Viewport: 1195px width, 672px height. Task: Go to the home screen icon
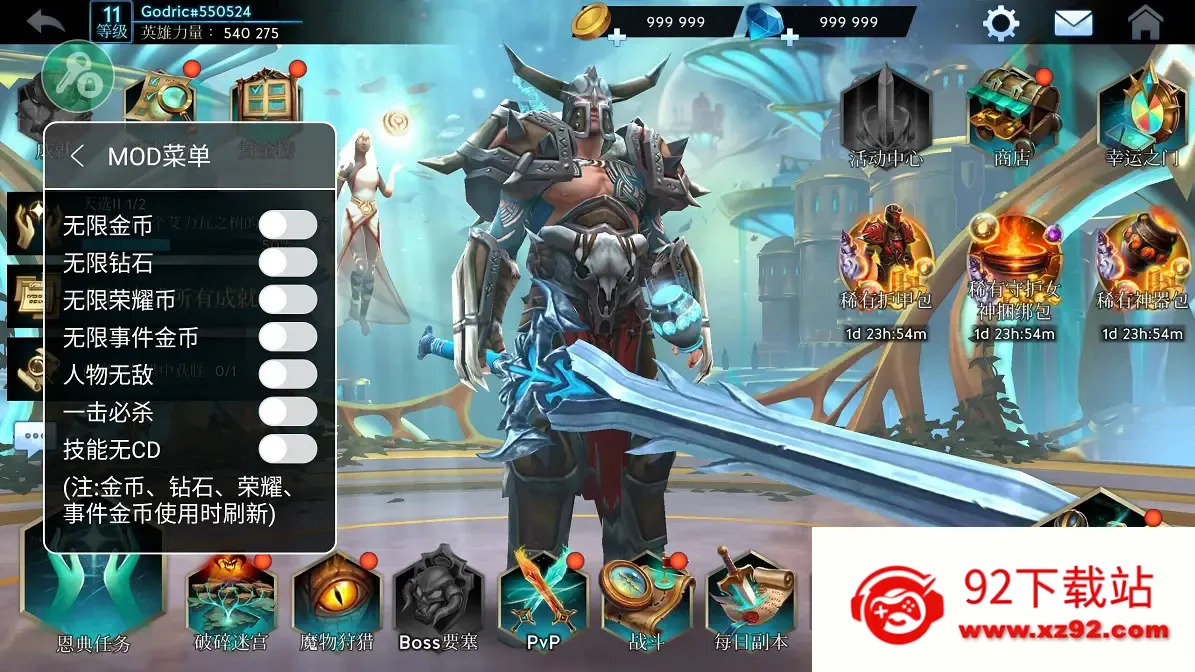1145,23
